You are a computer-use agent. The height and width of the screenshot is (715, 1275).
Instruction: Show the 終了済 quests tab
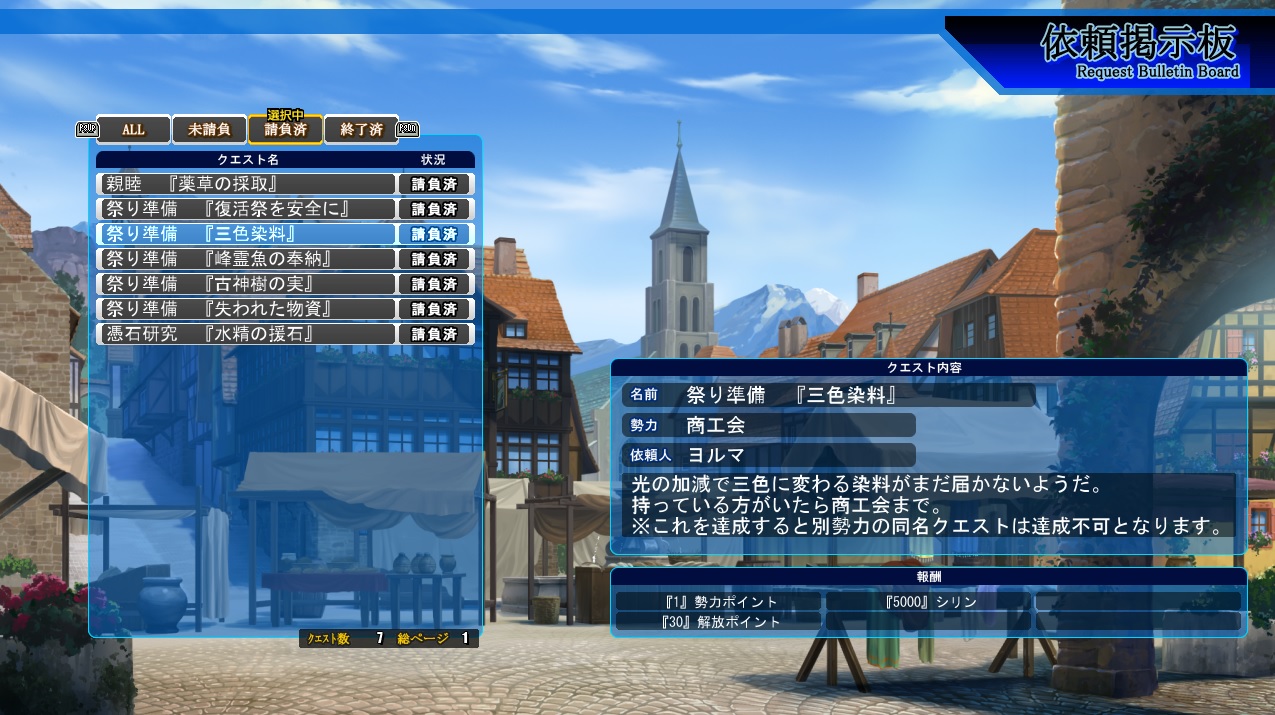point(361,130)
